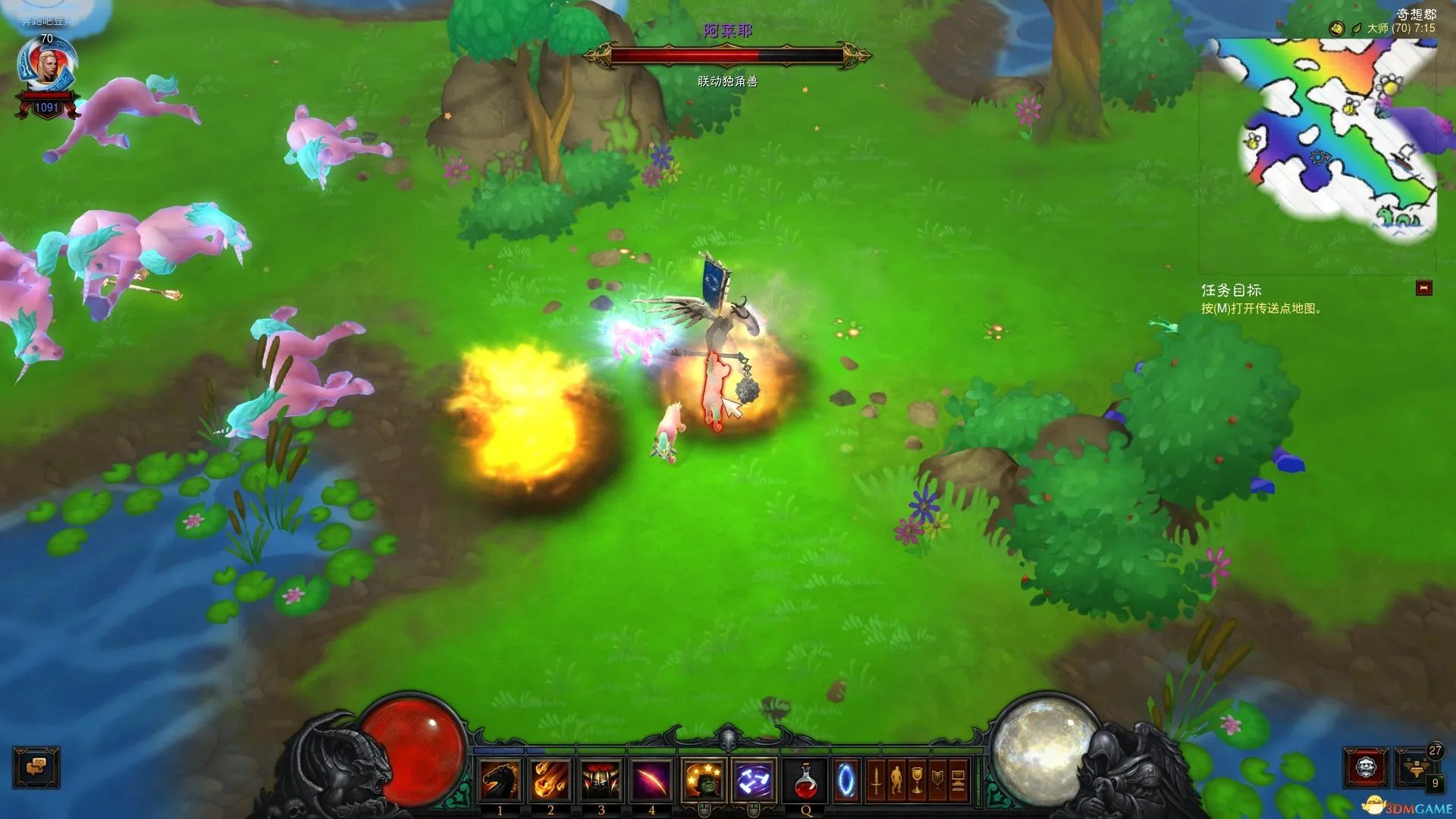This screenshot has width=1456, height=819.
Task: Open the blue town portal
Action: tap(846, 781)
